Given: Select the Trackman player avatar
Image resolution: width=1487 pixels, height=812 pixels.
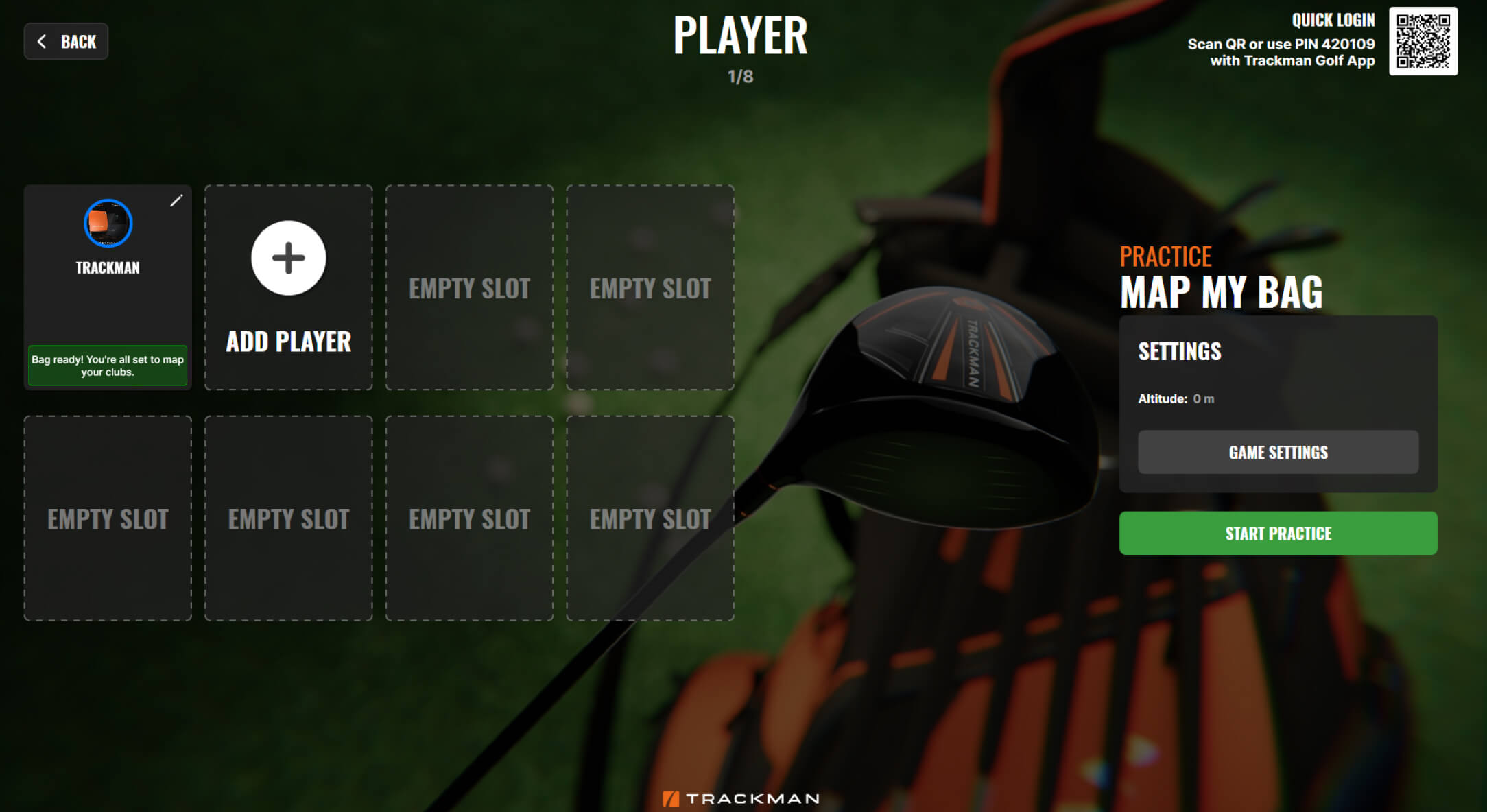Looking at the screenshot, I should tap(108, 224).
